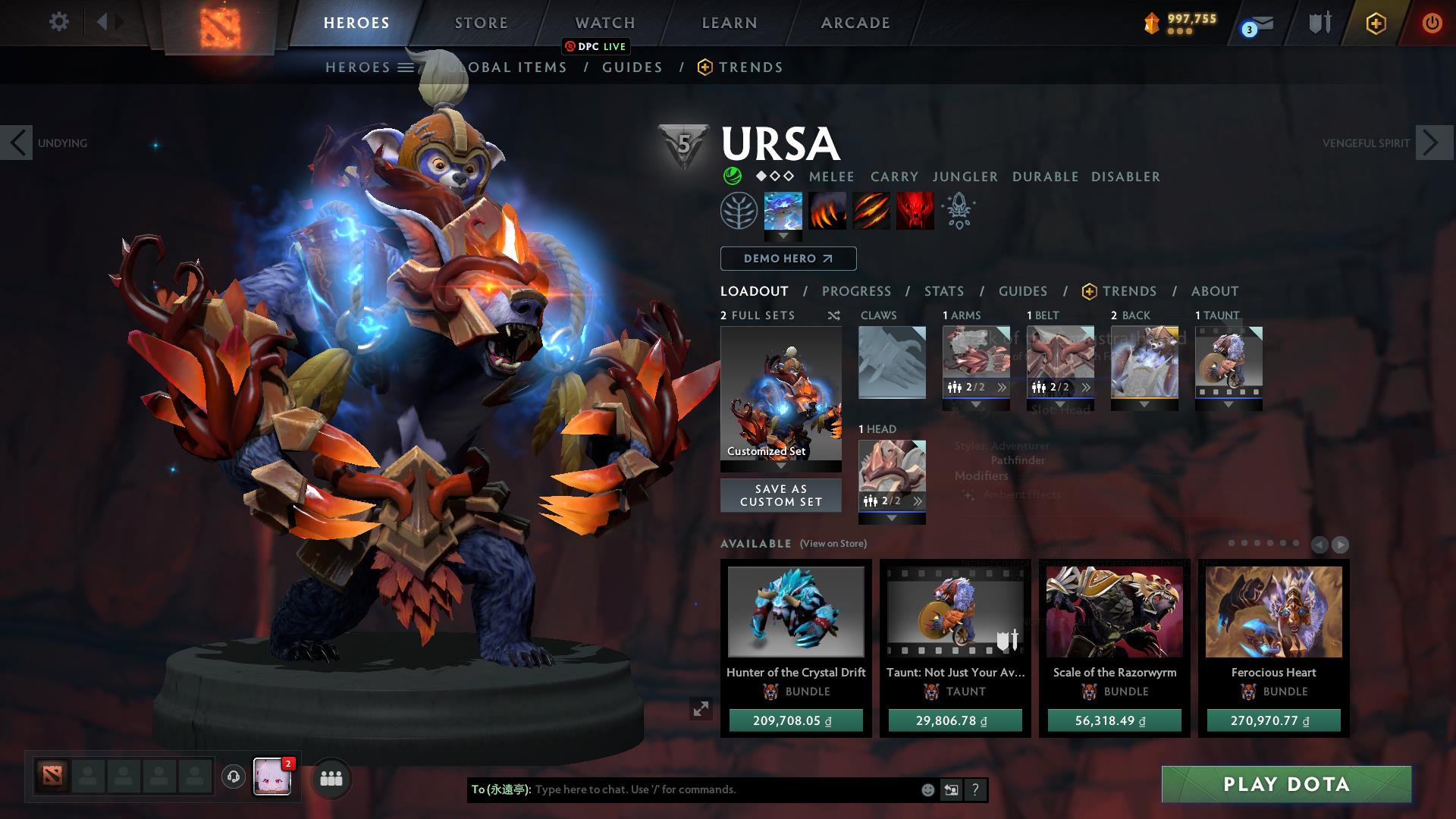Open the ARCADE menu item
The height and width of the screenshot is (819, 1456).
(854, 23)
